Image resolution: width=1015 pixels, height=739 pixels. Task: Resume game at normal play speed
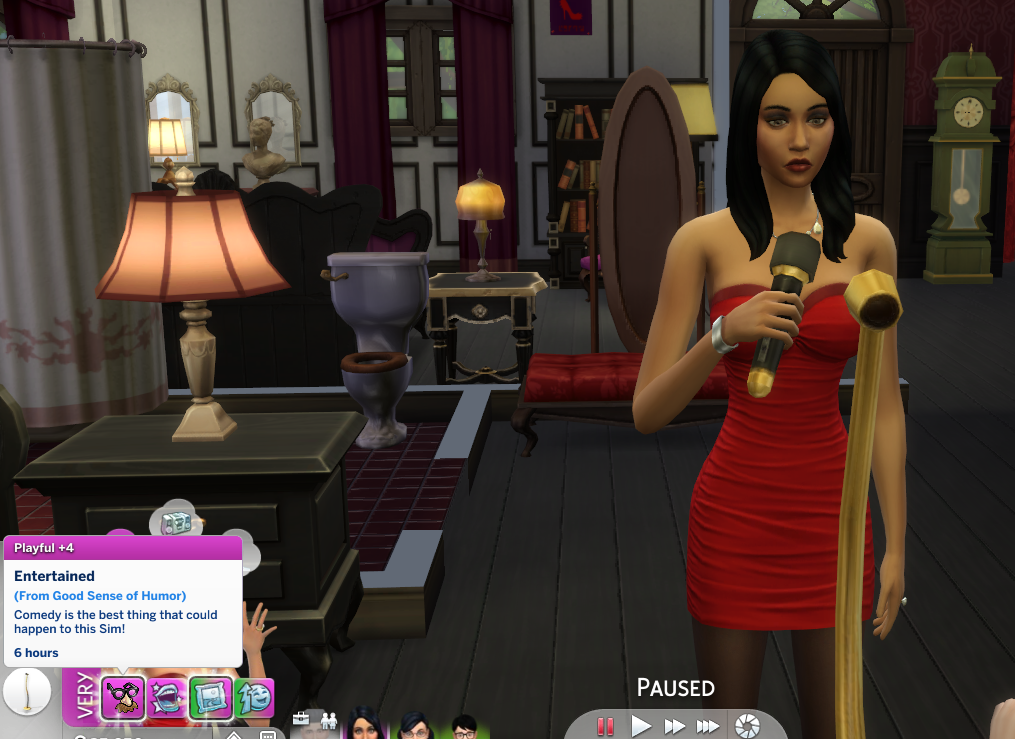tap(641, 726)
